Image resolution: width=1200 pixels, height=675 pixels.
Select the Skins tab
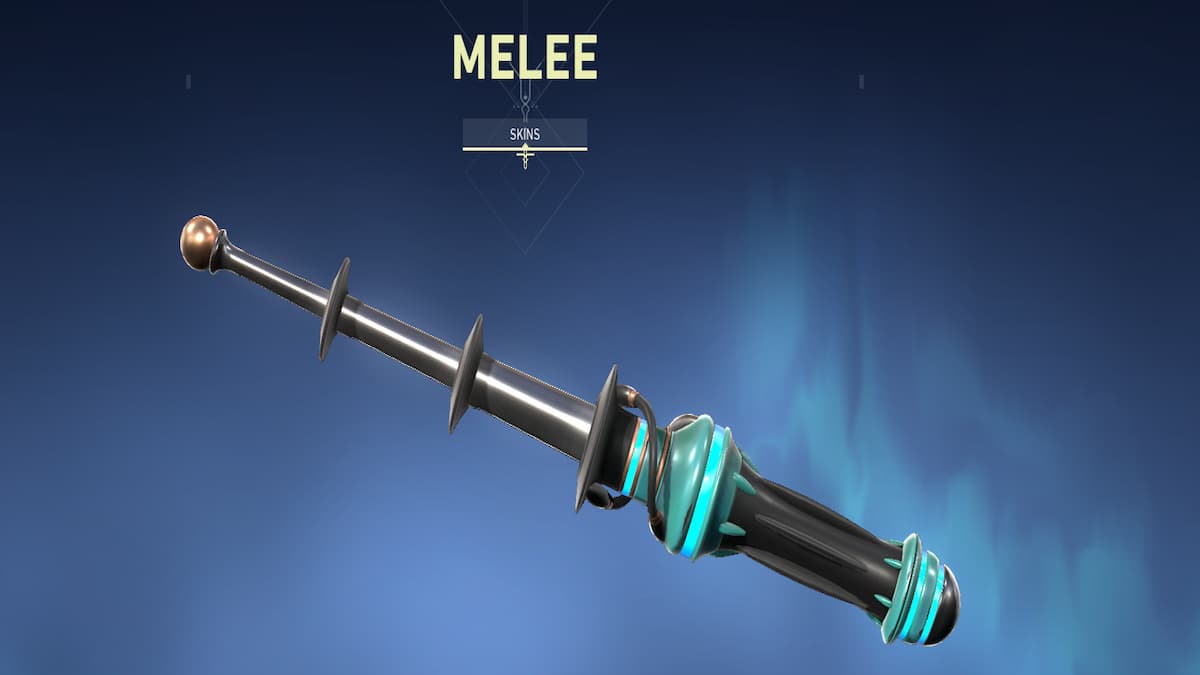tap(524, 133)
